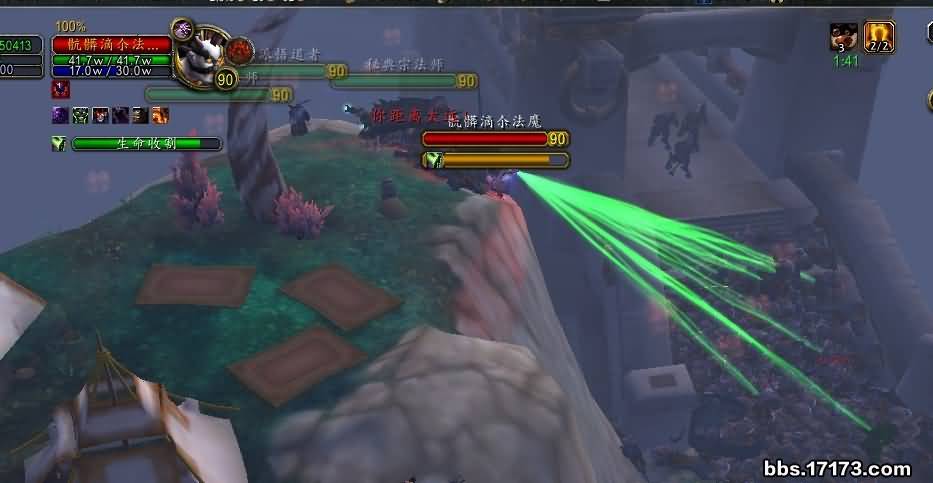Click the red round icon beside the portrait
Viewport: 933px width, 483px height.
238,51
